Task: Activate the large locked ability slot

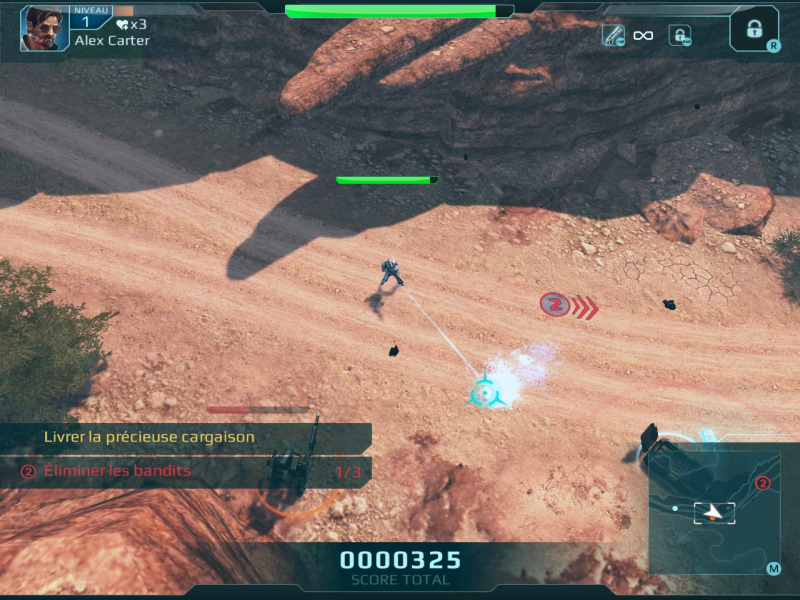Action: point(753,27)
